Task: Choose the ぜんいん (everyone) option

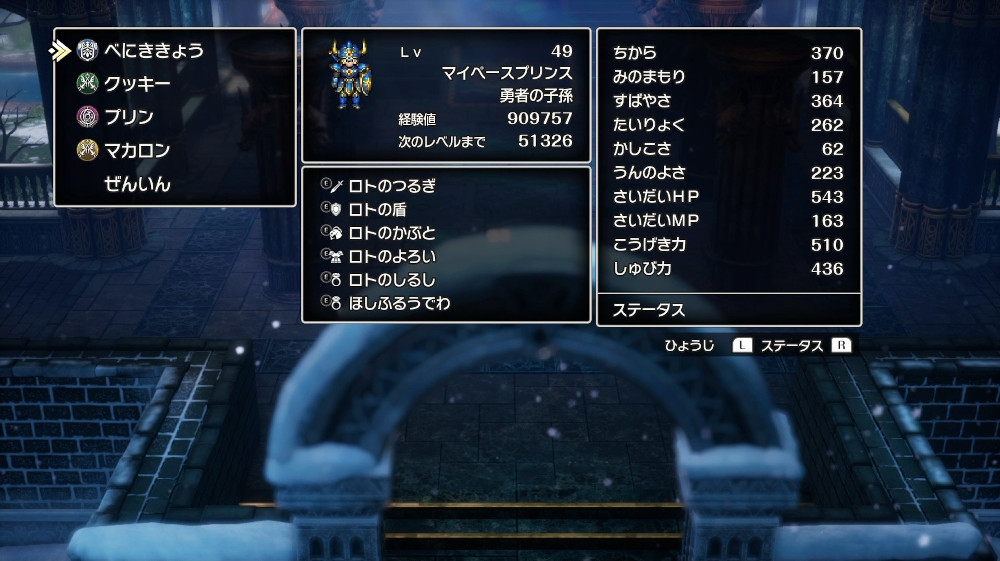Action: tap(137, 184)
